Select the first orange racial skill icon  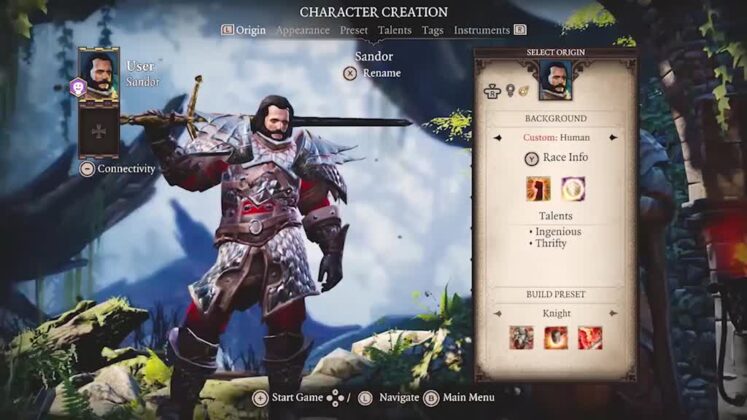[x=538, y=188]
